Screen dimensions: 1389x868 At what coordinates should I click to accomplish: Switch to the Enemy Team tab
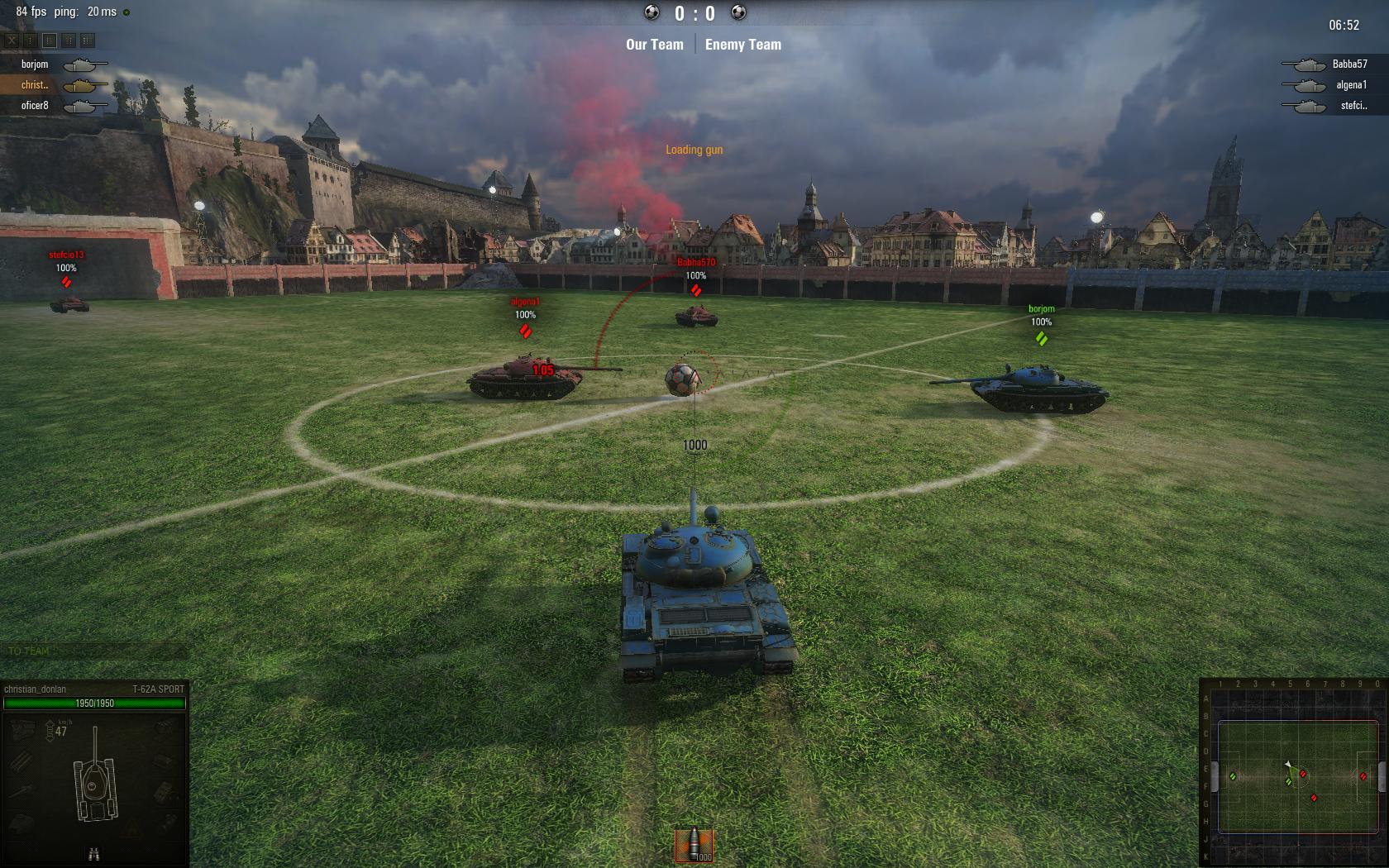742,45
